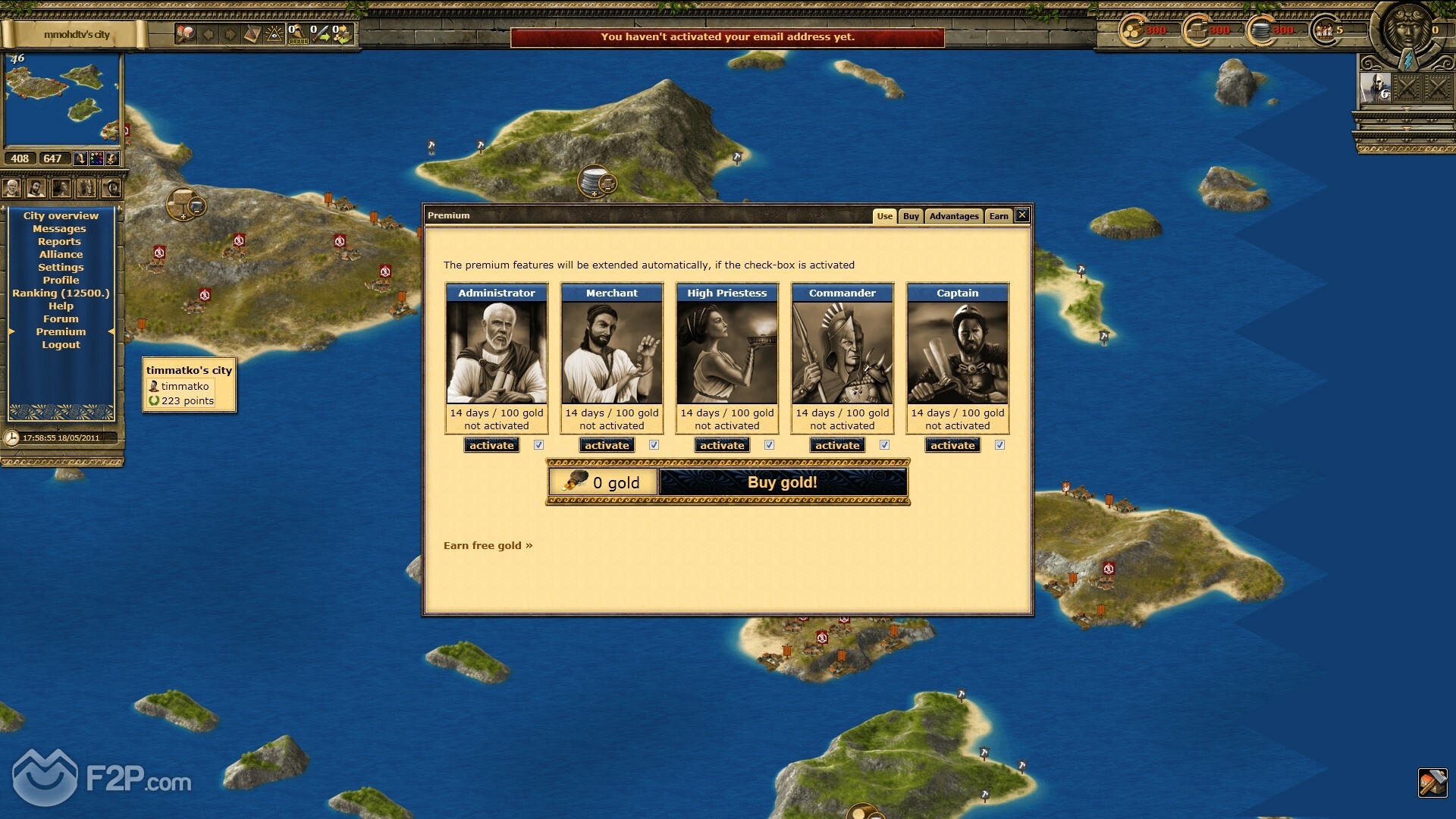Open the Advantages tab
The image size is (1456, 819).
pos(954,216)
